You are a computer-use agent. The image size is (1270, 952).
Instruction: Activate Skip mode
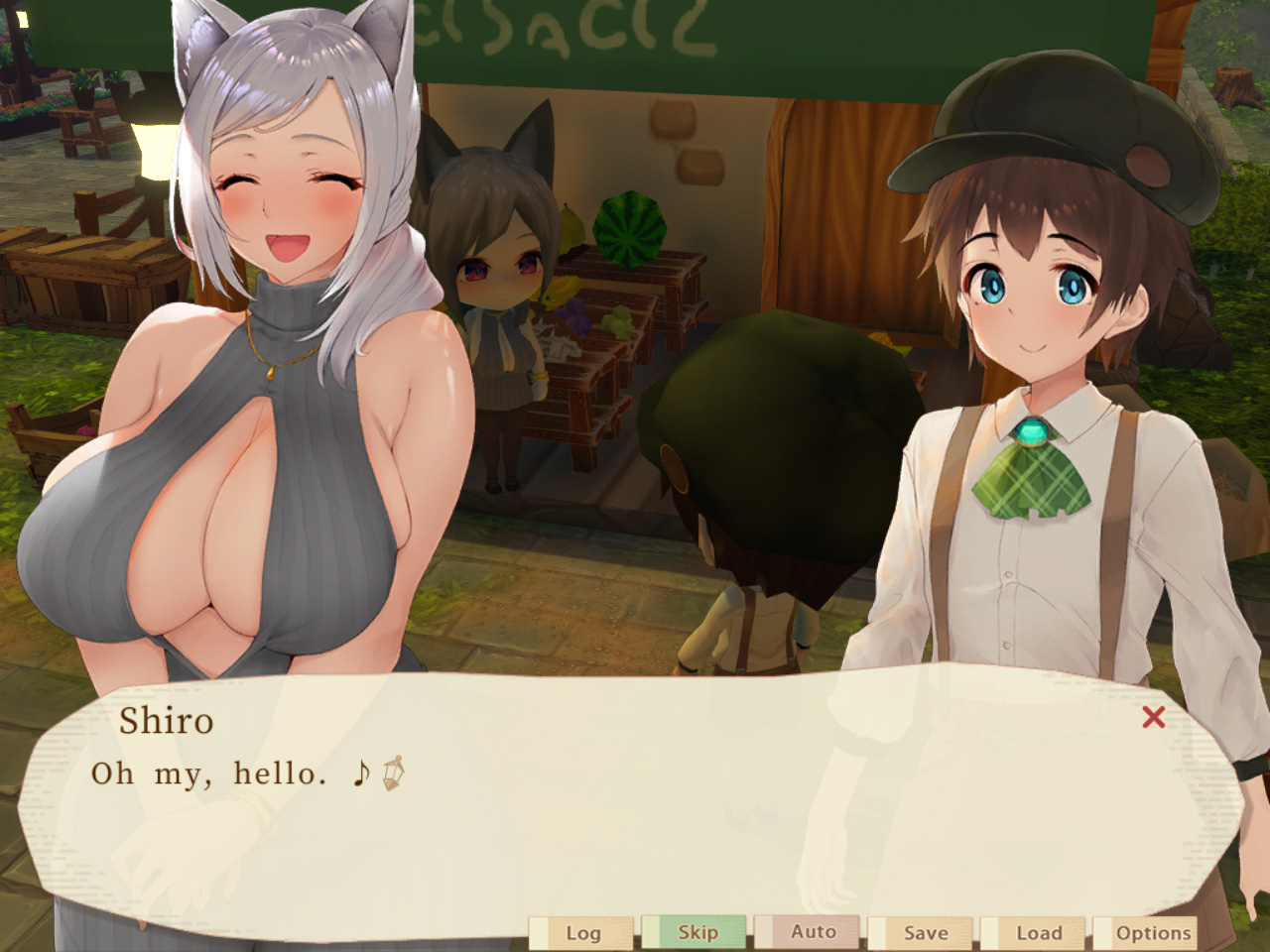pyautogui.click(x=697, y=932)
